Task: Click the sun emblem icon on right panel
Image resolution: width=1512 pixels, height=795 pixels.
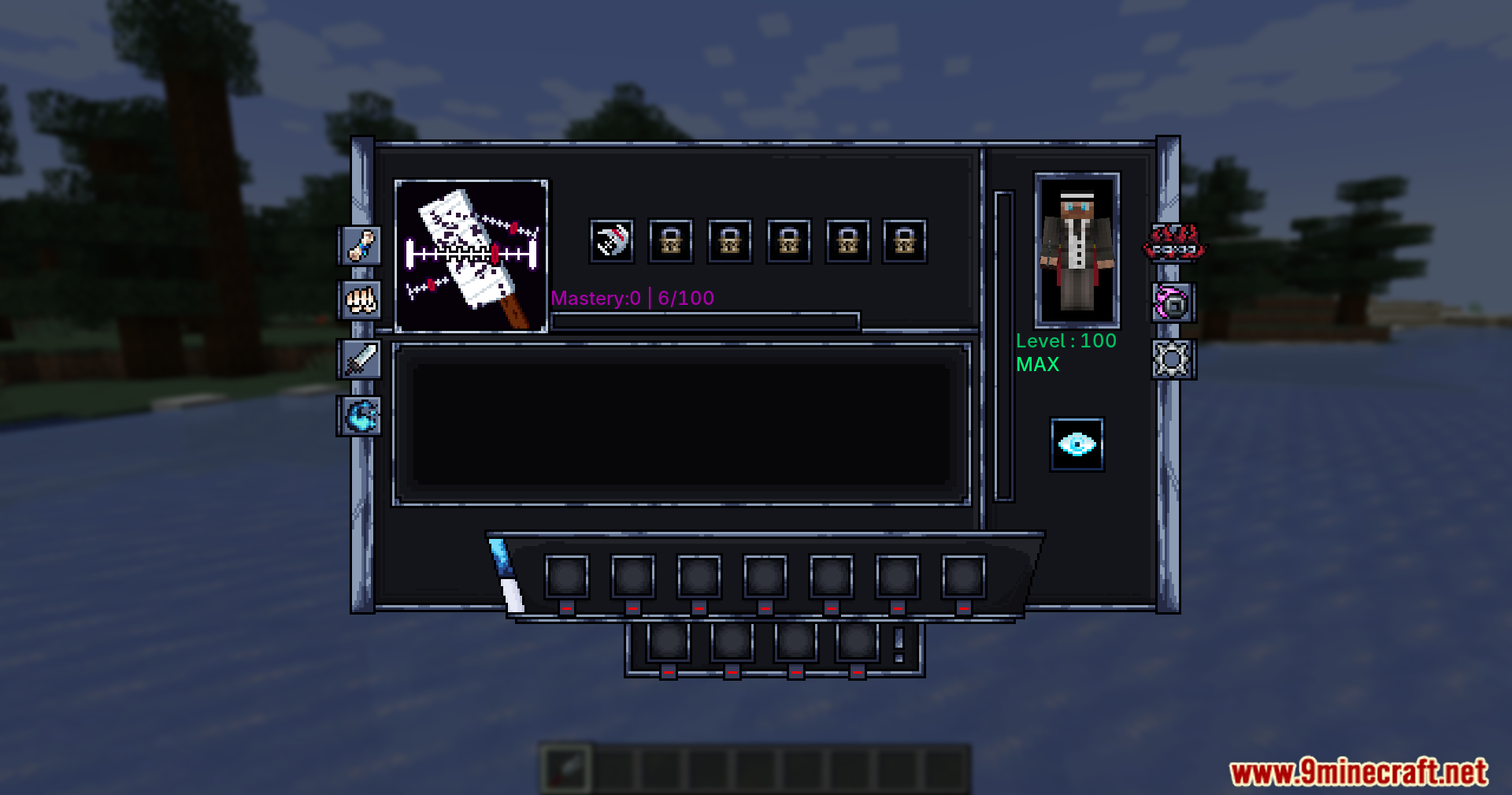Action: [1173, 362]
